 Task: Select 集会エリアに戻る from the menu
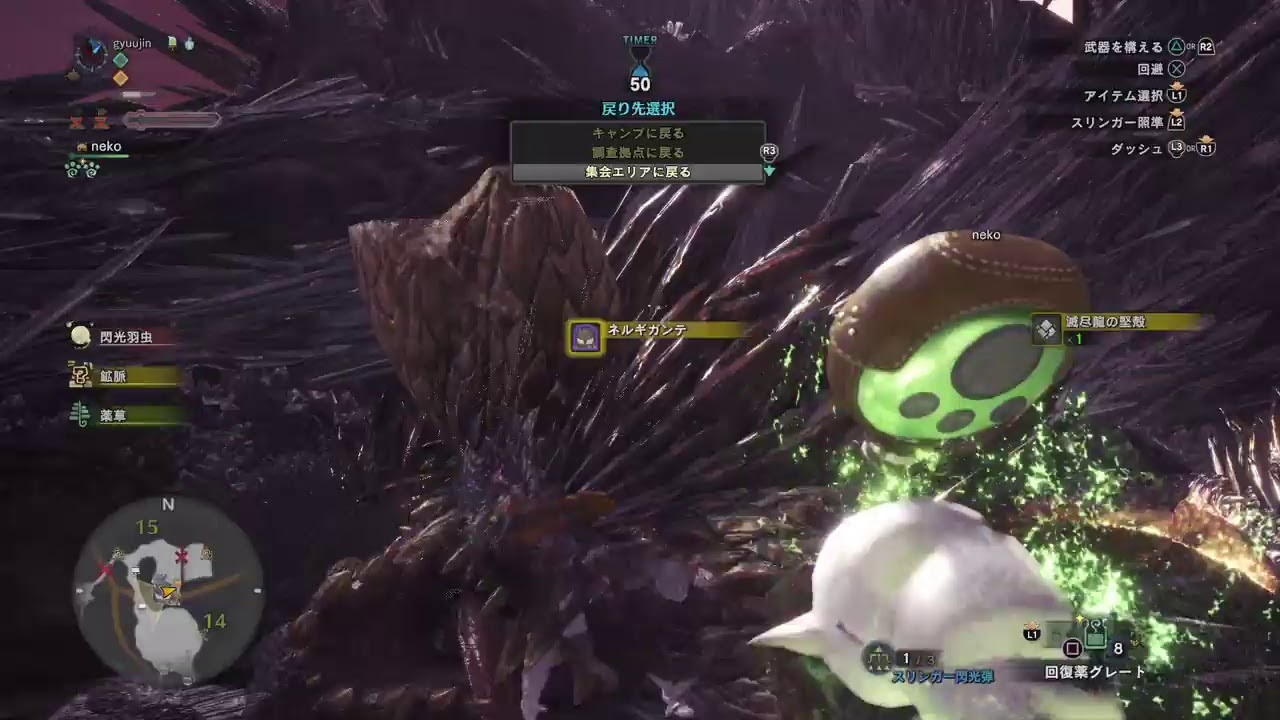tap(639, 171)
